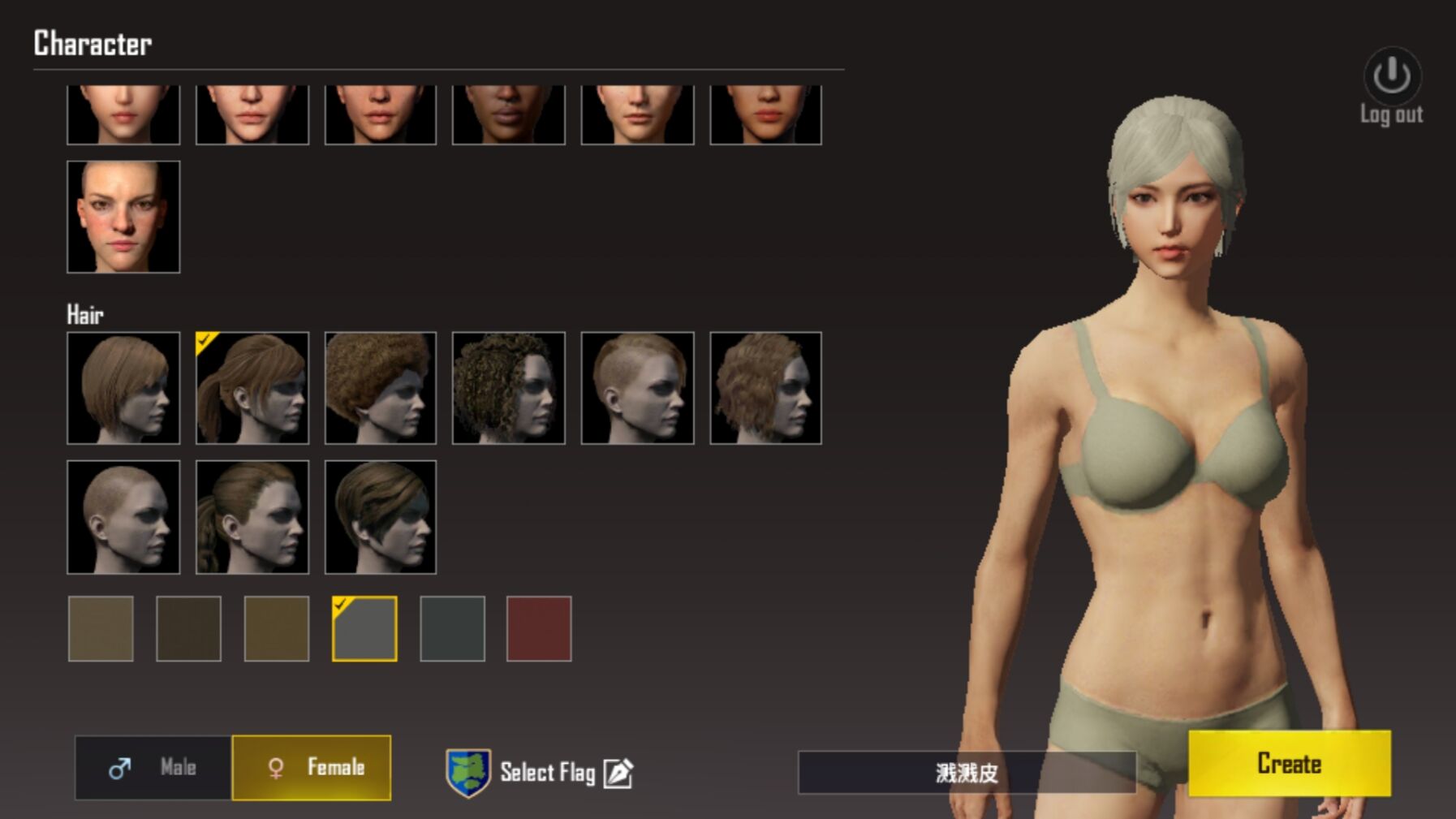This screenshot has width=1456, height=819.
Task: Open the name edit pen icon
Action: point(619,773)
